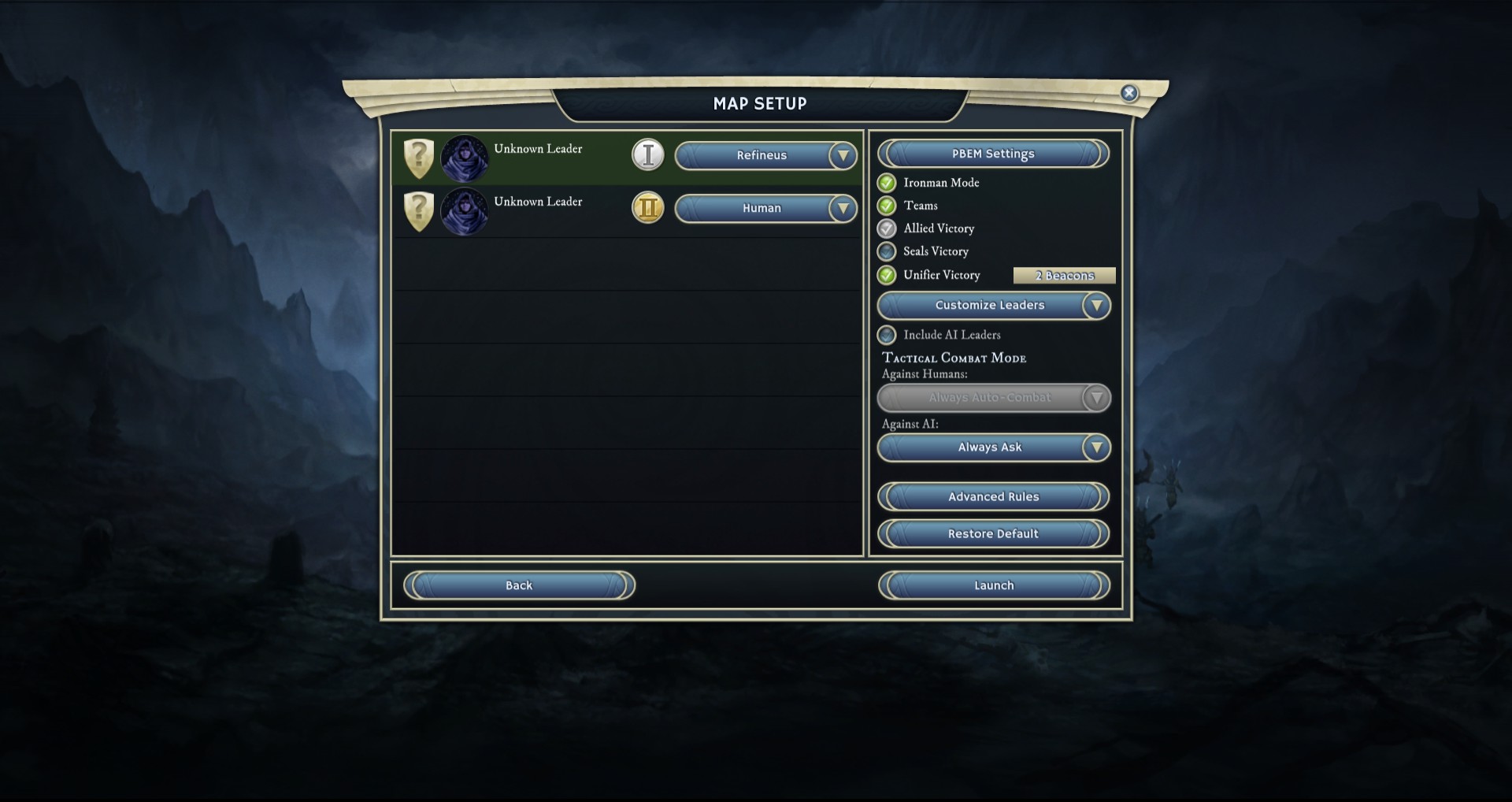The width and height of the screenshot is (1512, 802).
Task: Toggle the Teams checkbox
Action: click(x=888, y=206)
